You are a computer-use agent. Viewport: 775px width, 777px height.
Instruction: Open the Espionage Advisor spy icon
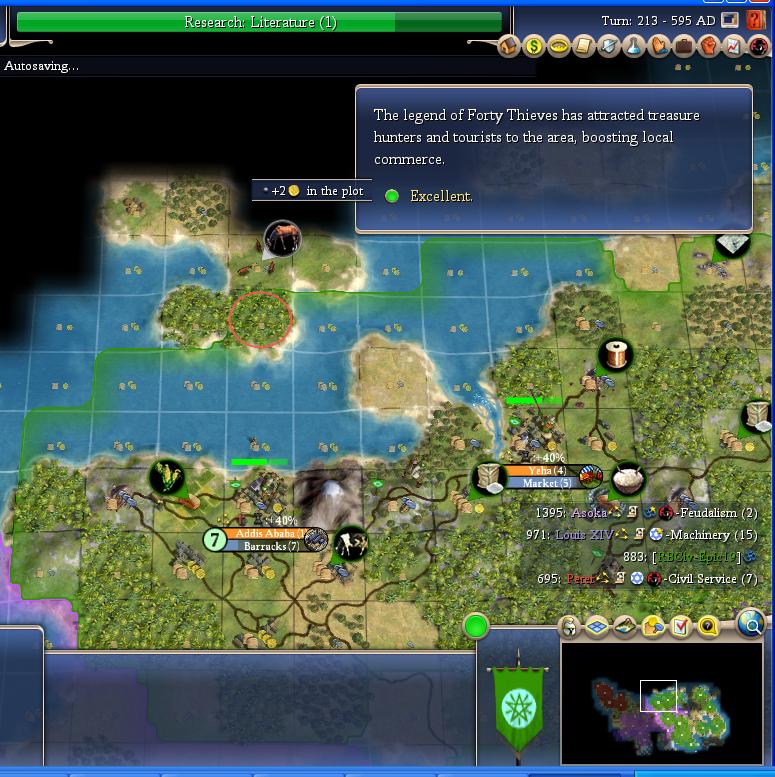759,46
